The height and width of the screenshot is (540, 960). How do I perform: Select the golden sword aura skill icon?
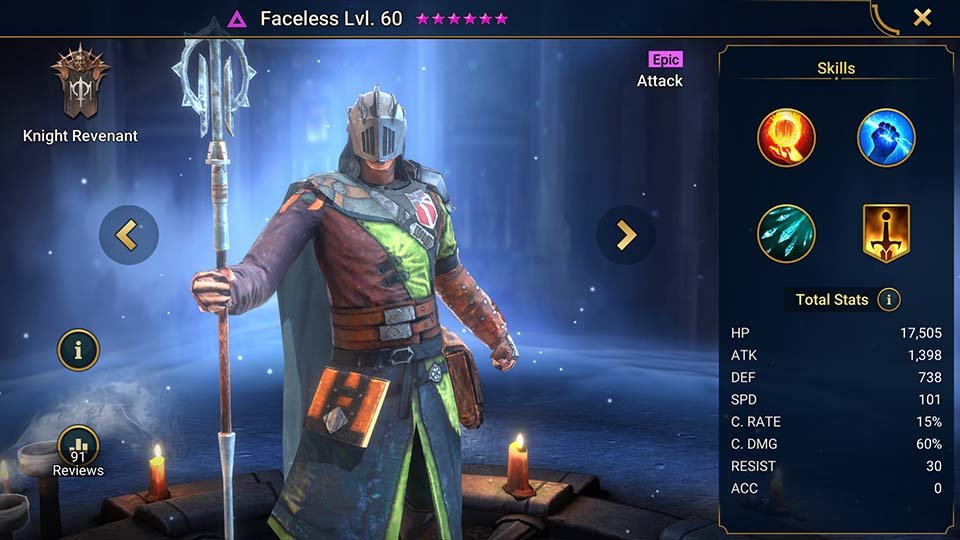[x=886, y=233]
